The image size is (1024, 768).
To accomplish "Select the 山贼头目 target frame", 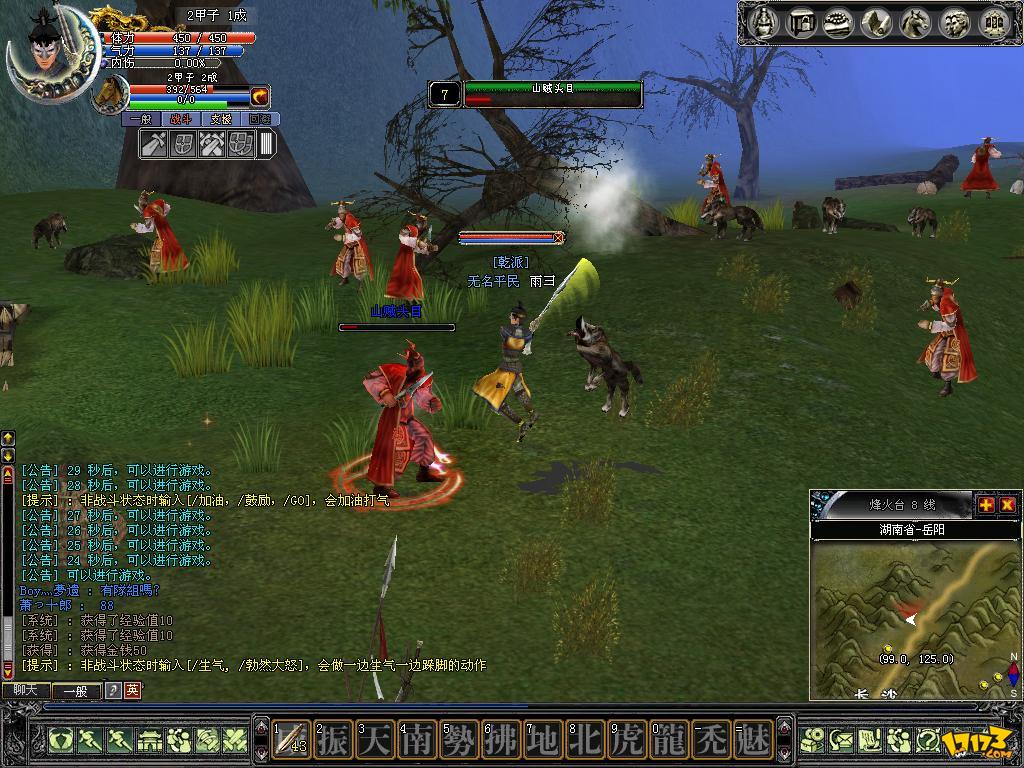I will tap(550, 94).
